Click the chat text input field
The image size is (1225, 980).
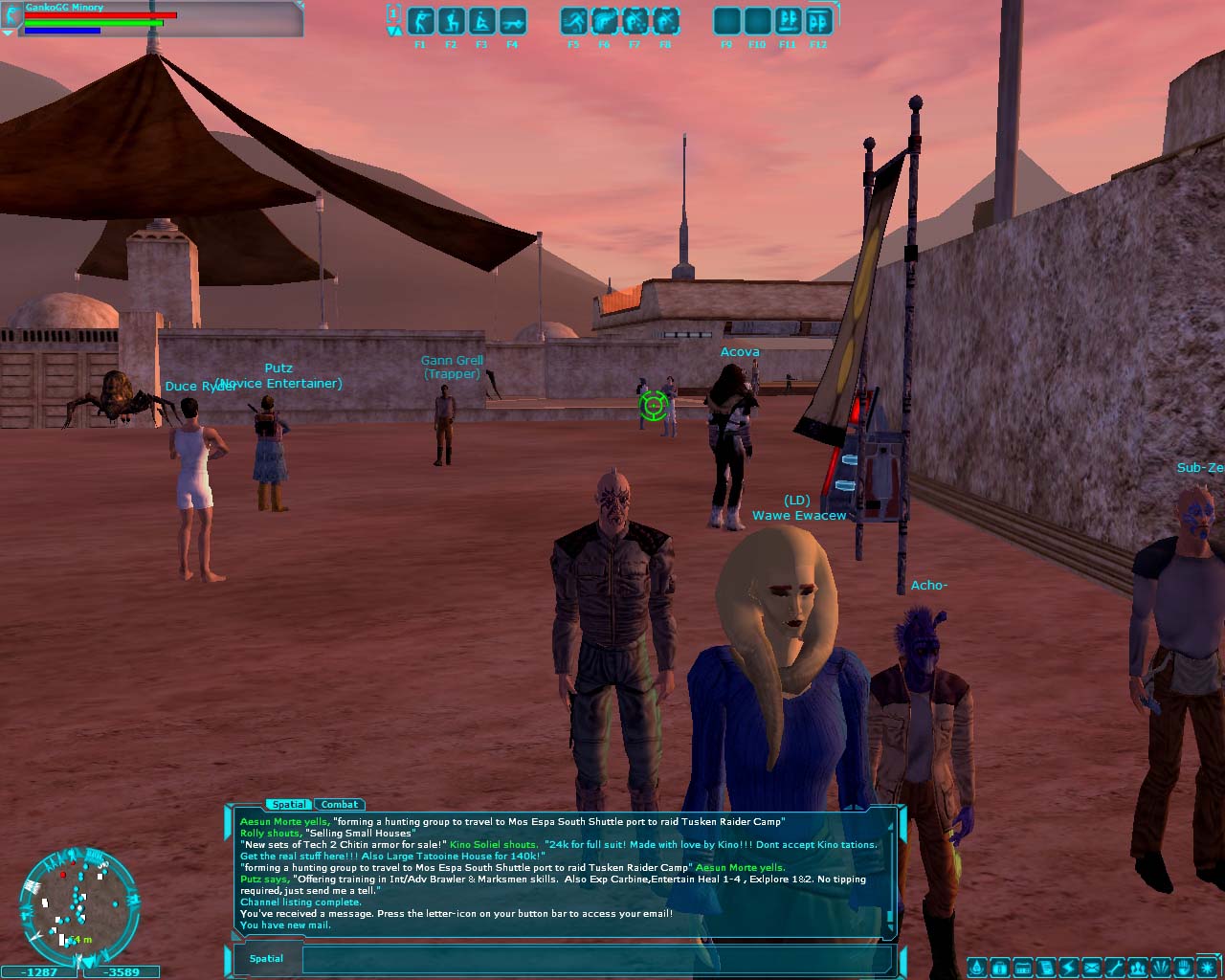[x=598, y=959]
